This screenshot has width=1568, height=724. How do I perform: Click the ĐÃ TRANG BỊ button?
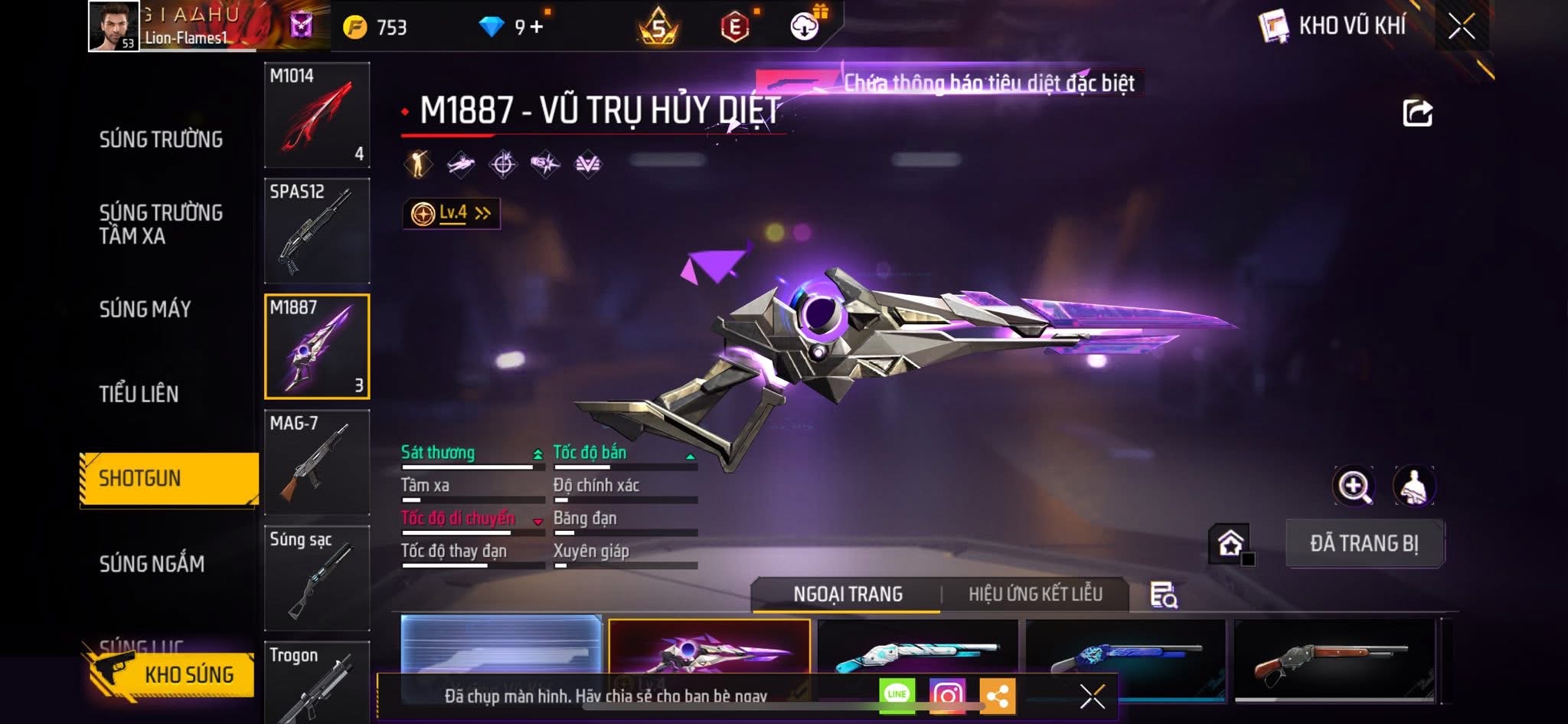tap(1364, 543)
